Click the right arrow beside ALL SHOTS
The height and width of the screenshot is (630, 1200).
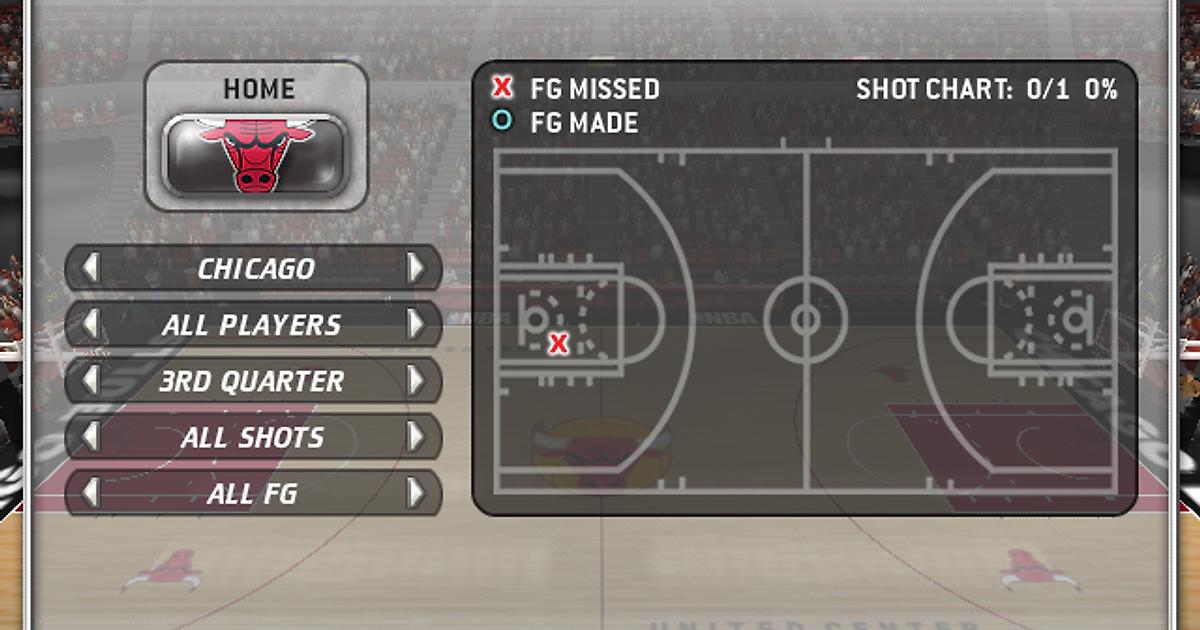[x=416, y=437]
